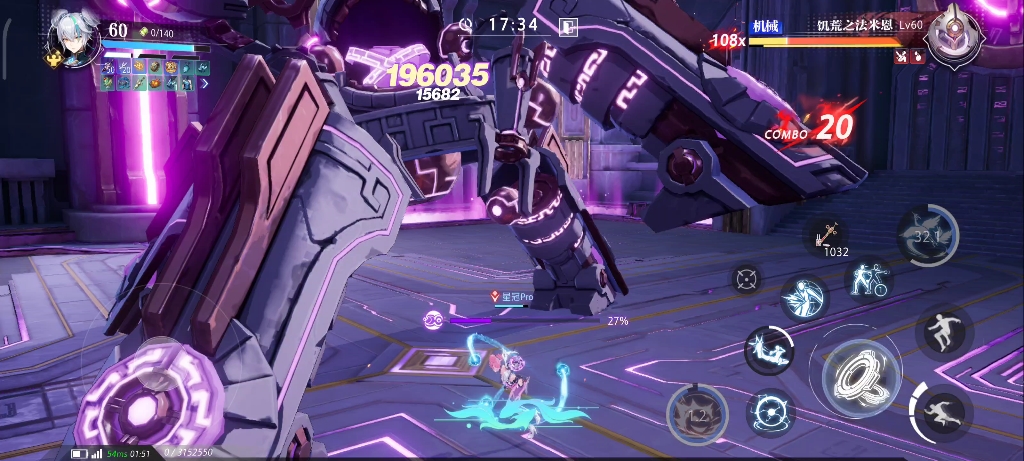Image resolution: width=1024 pixels, height=461 pixels.
Task: Cast the spinning slash skill
Action: coord(803,297)
